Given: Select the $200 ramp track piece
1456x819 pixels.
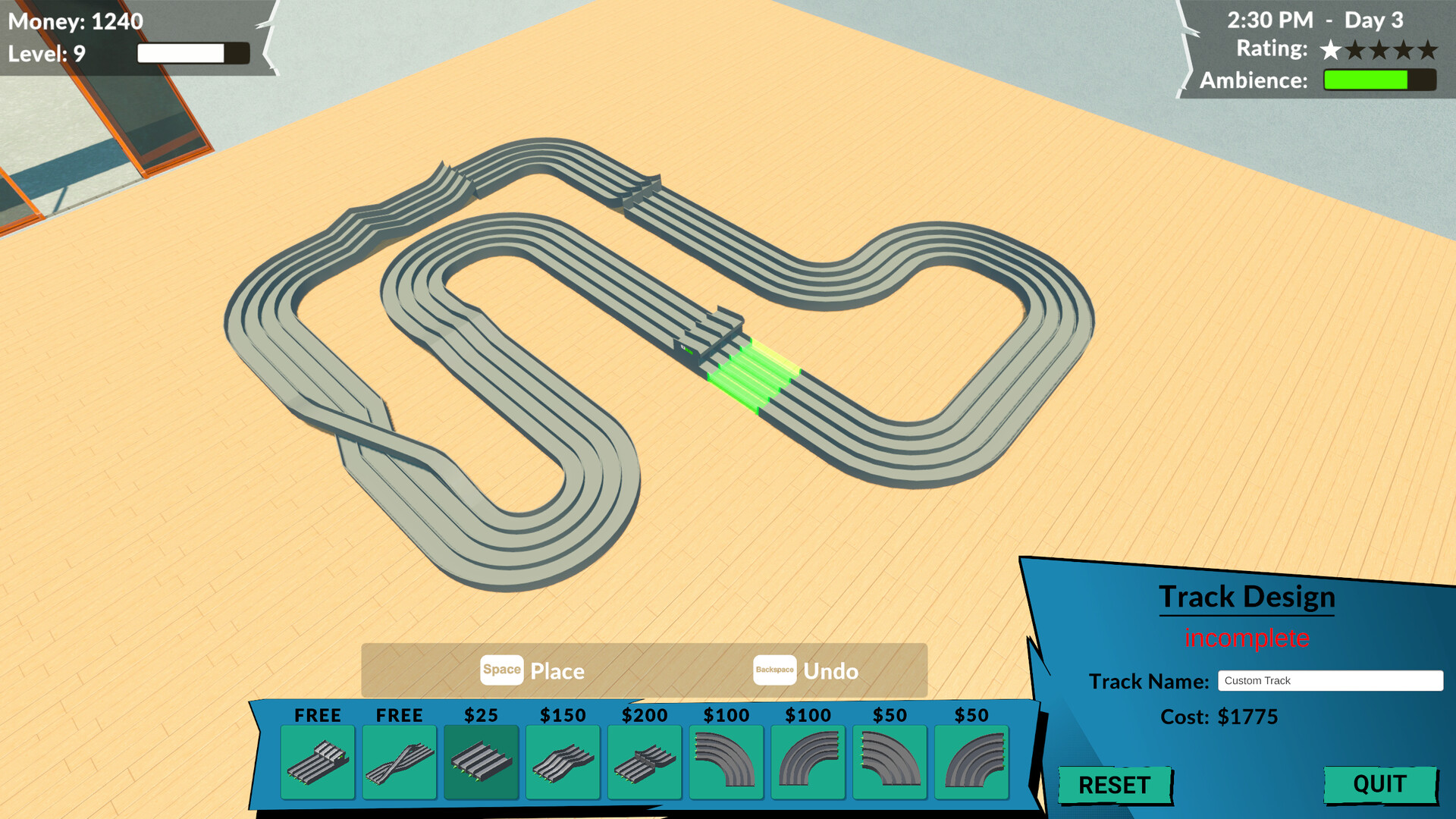Looking at the screenshot, I should [645, 762].
